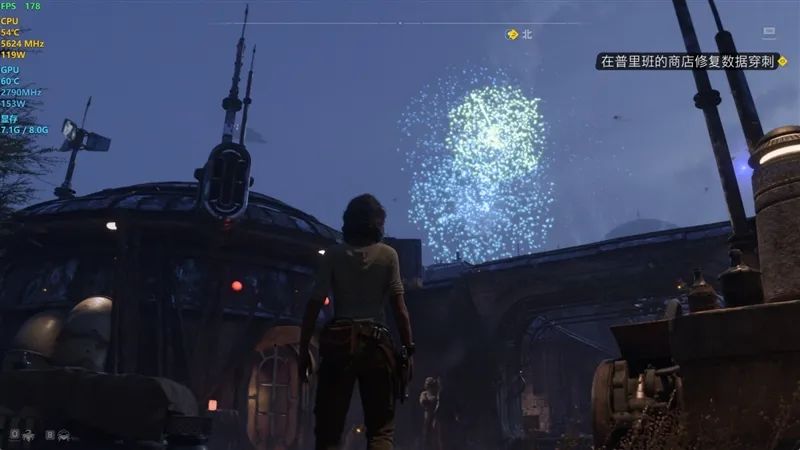
Task: Click the yellow quest marker on the compass
Action: coord(513,34)
